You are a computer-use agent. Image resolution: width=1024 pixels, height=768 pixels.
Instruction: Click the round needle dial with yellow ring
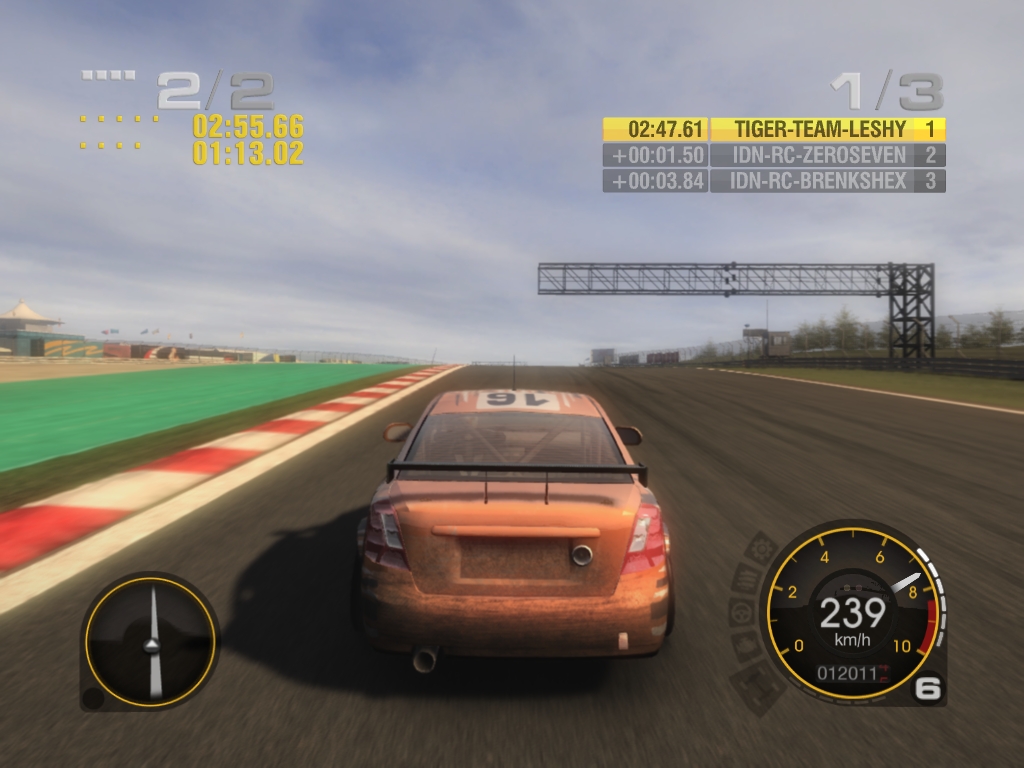[x=151, y=641]
